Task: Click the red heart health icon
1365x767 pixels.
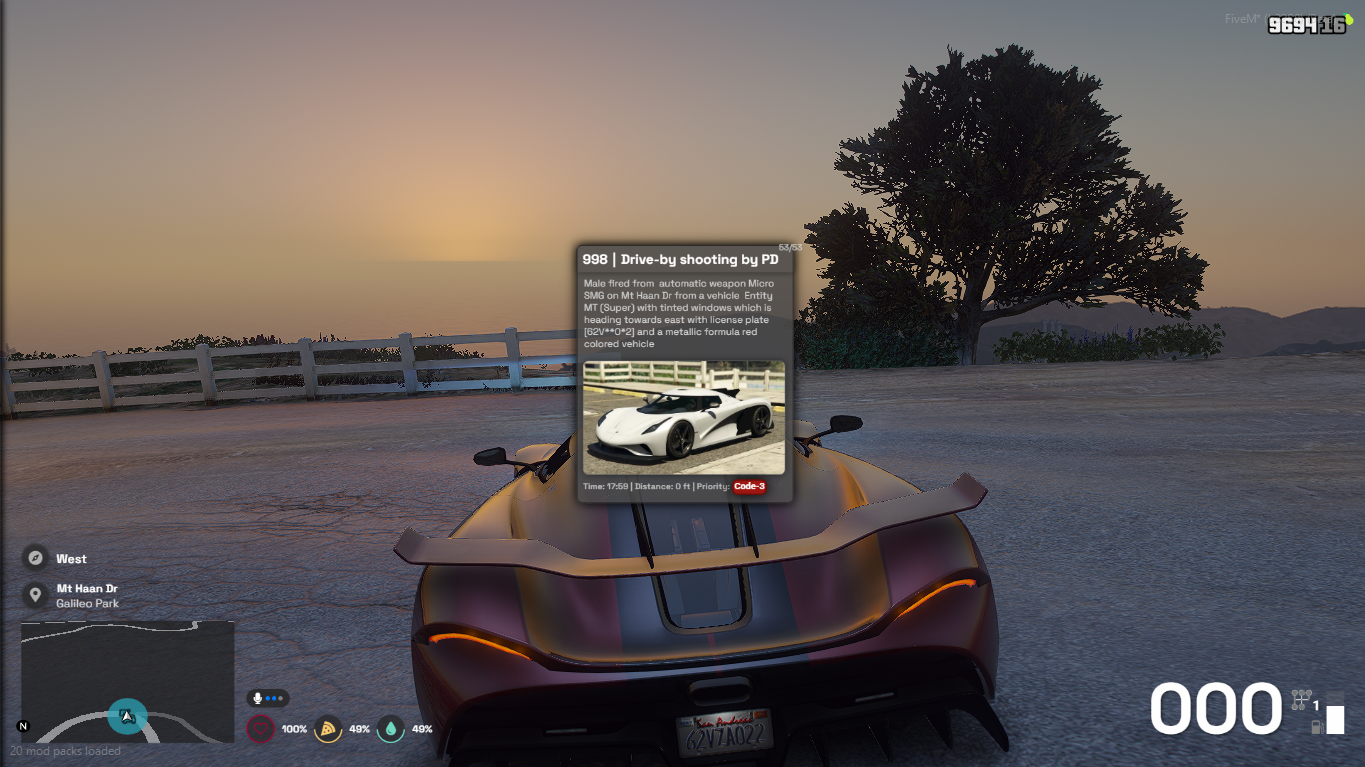Action: tap(260, 729)
